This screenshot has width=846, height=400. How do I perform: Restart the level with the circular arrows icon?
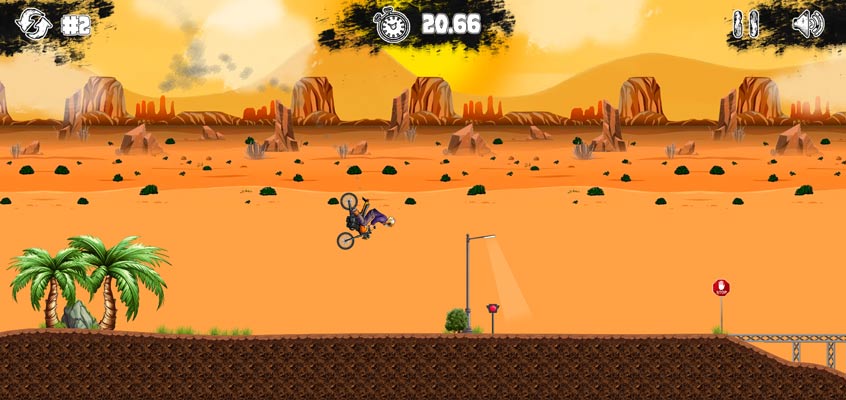pos(33,24)
